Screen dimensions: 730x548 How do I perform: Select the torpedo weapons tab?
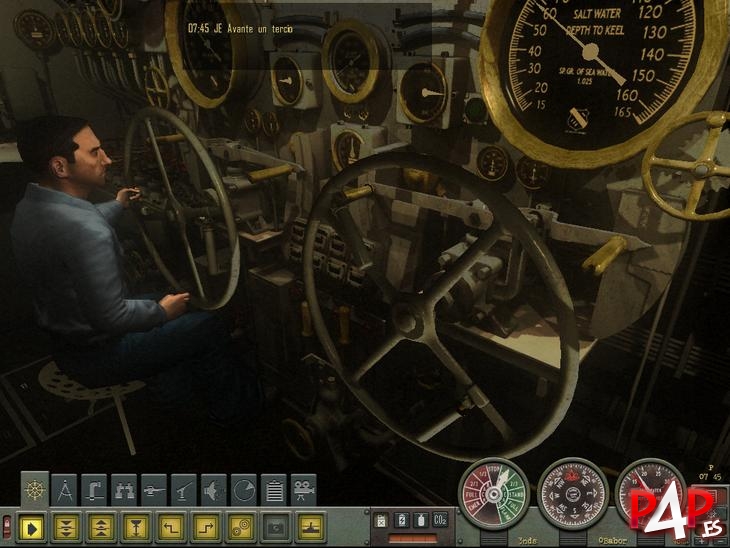pyautogui.click(x=154, y=489)
